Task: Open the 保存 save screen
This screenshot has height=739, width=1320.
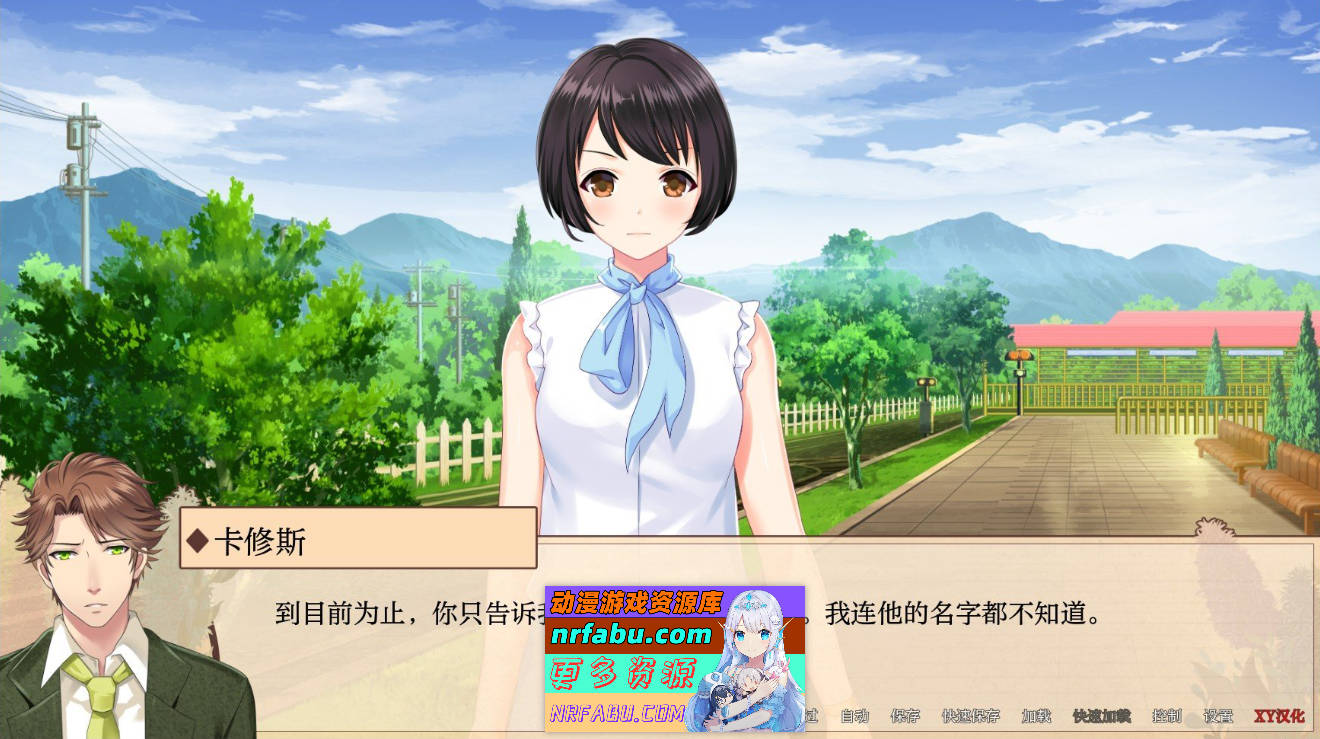Action: pos(906,717)
